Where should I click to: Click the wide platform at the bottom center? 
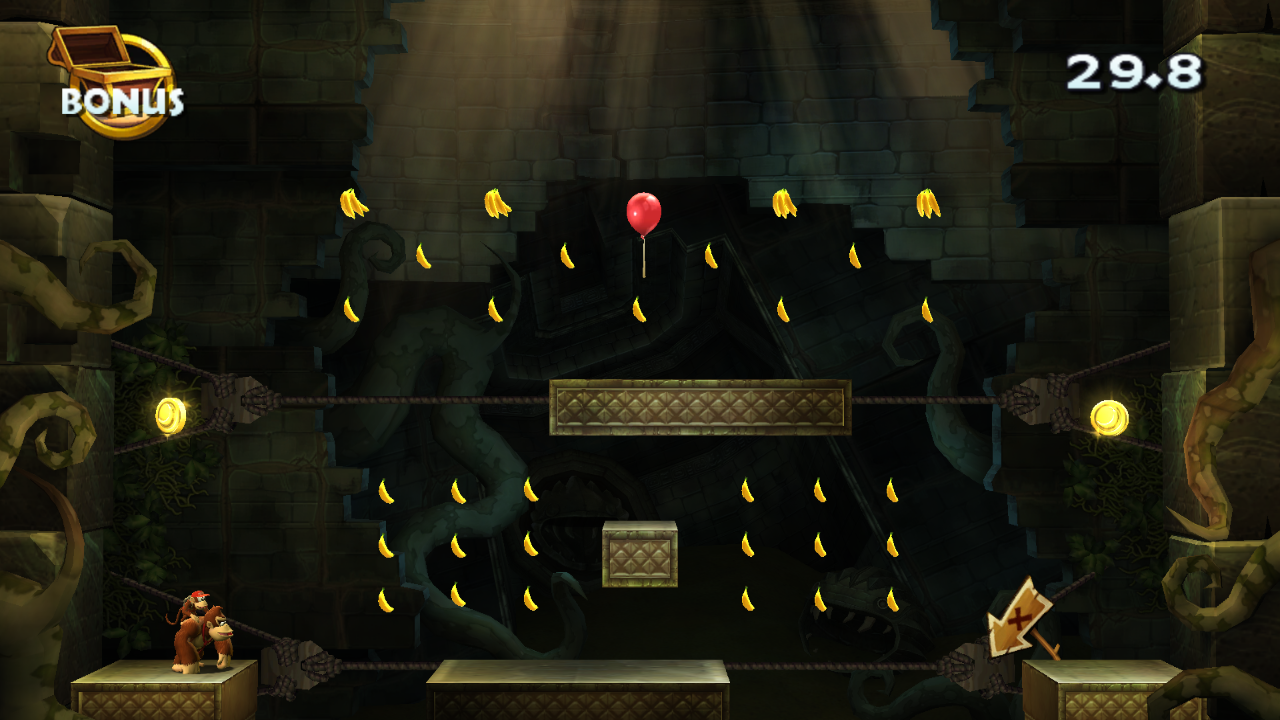[580, 690]
